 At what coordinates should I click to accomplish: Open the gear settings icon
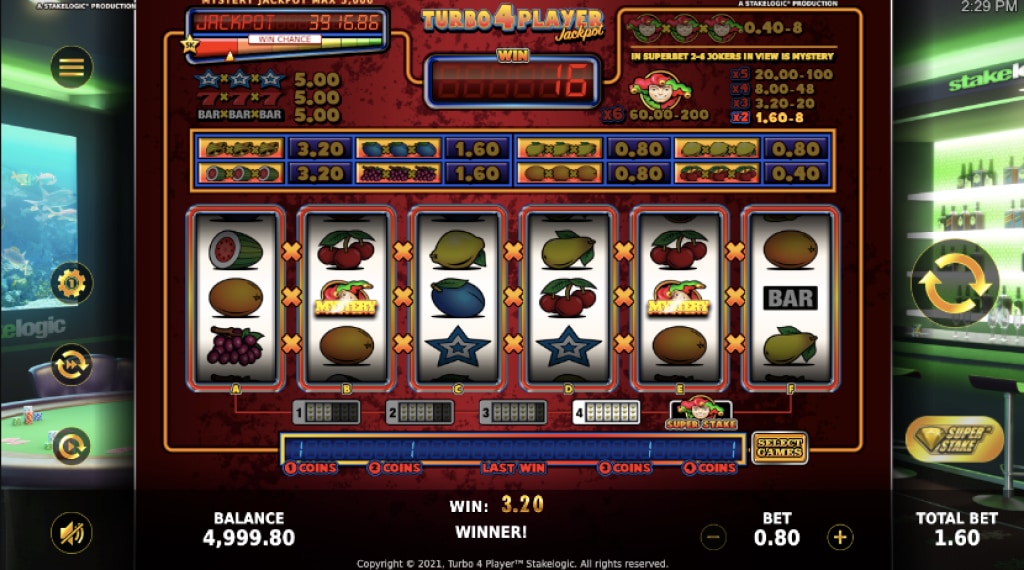(72, 284)
